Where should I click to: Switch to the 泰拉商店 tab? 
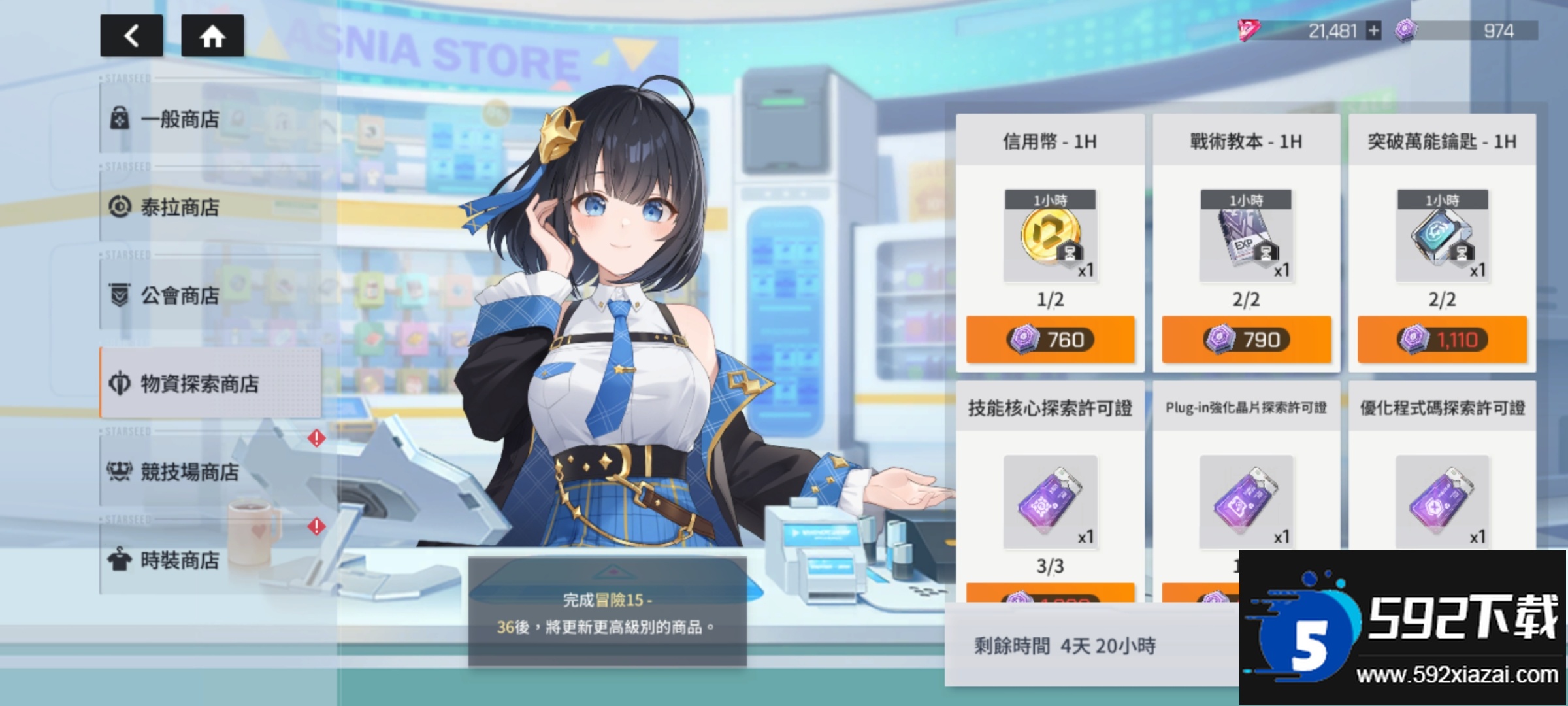coord(210,207)
